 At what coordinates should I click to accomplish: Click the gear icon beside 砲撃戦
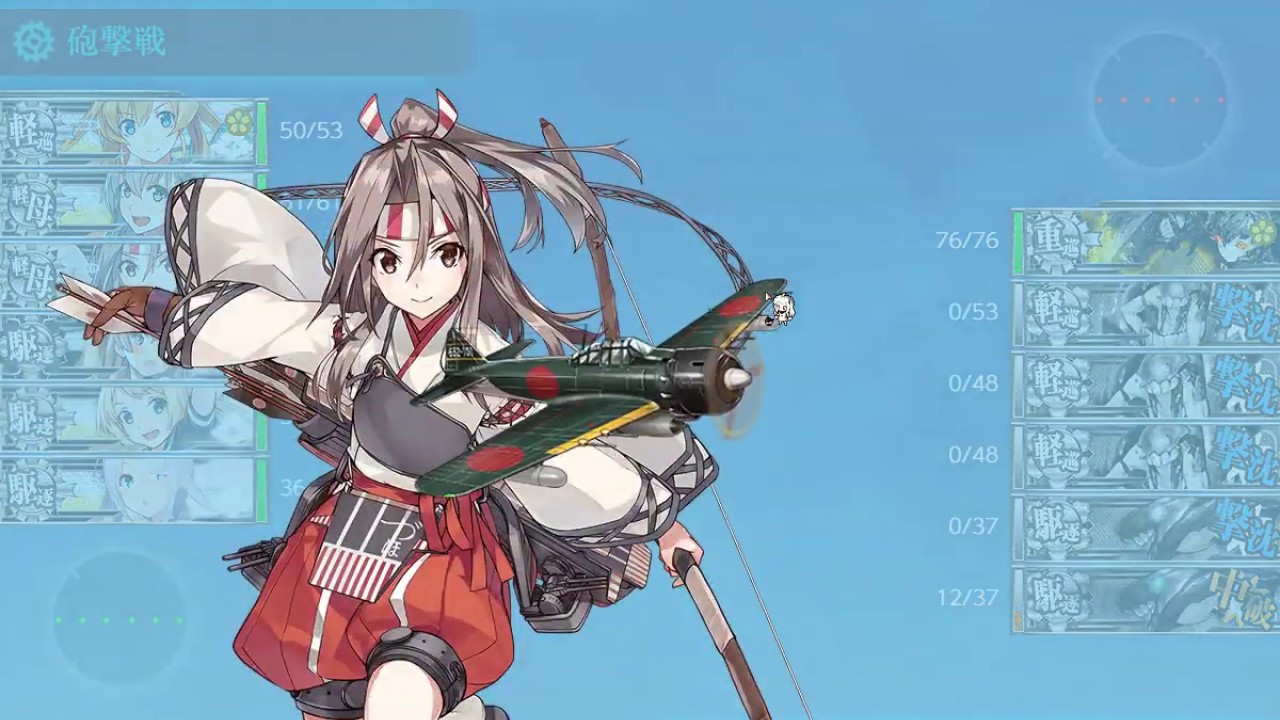[34, 42]
